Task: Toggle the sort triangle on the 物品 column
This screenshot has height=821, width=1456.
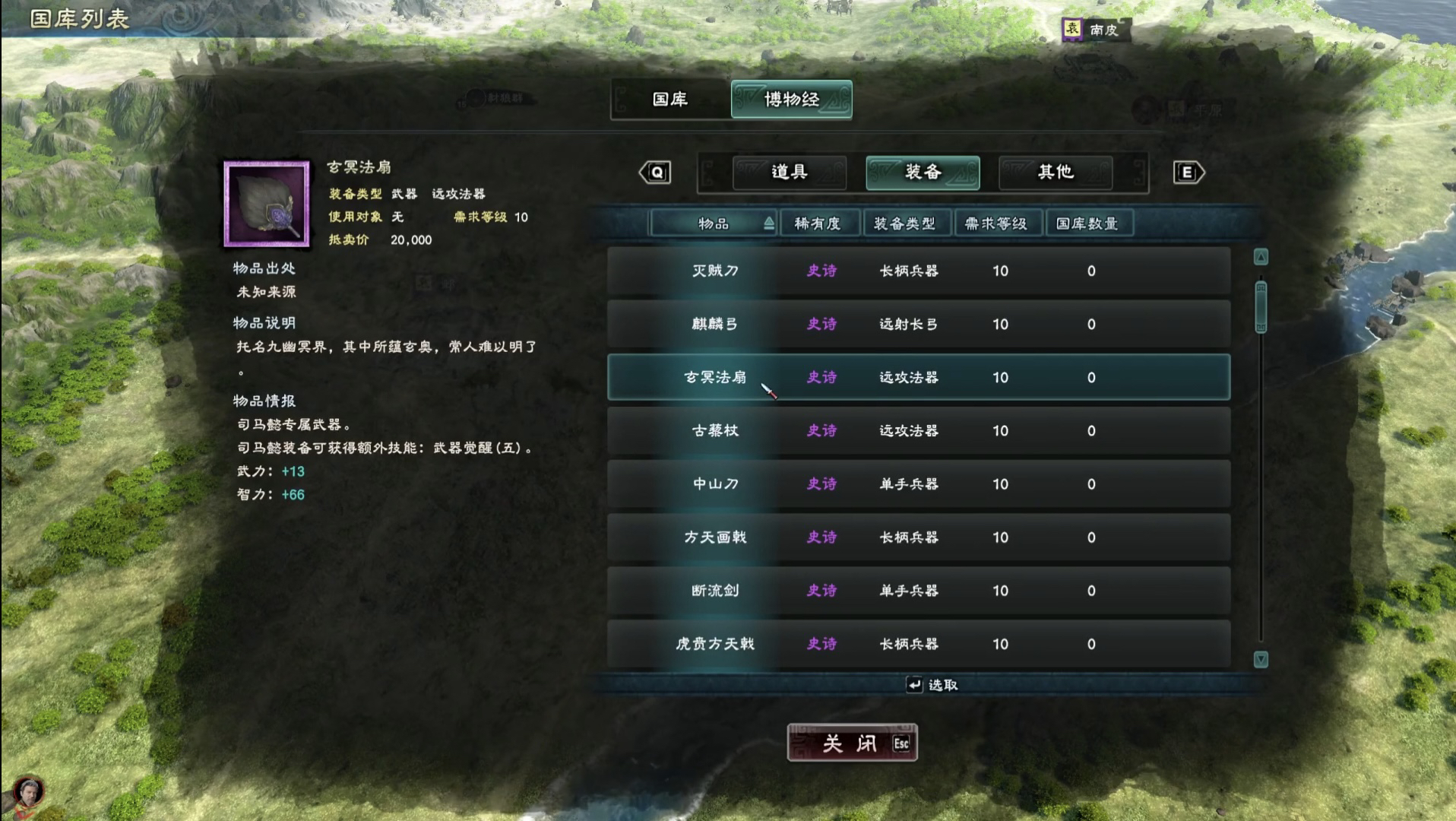Action: (768, 223)
